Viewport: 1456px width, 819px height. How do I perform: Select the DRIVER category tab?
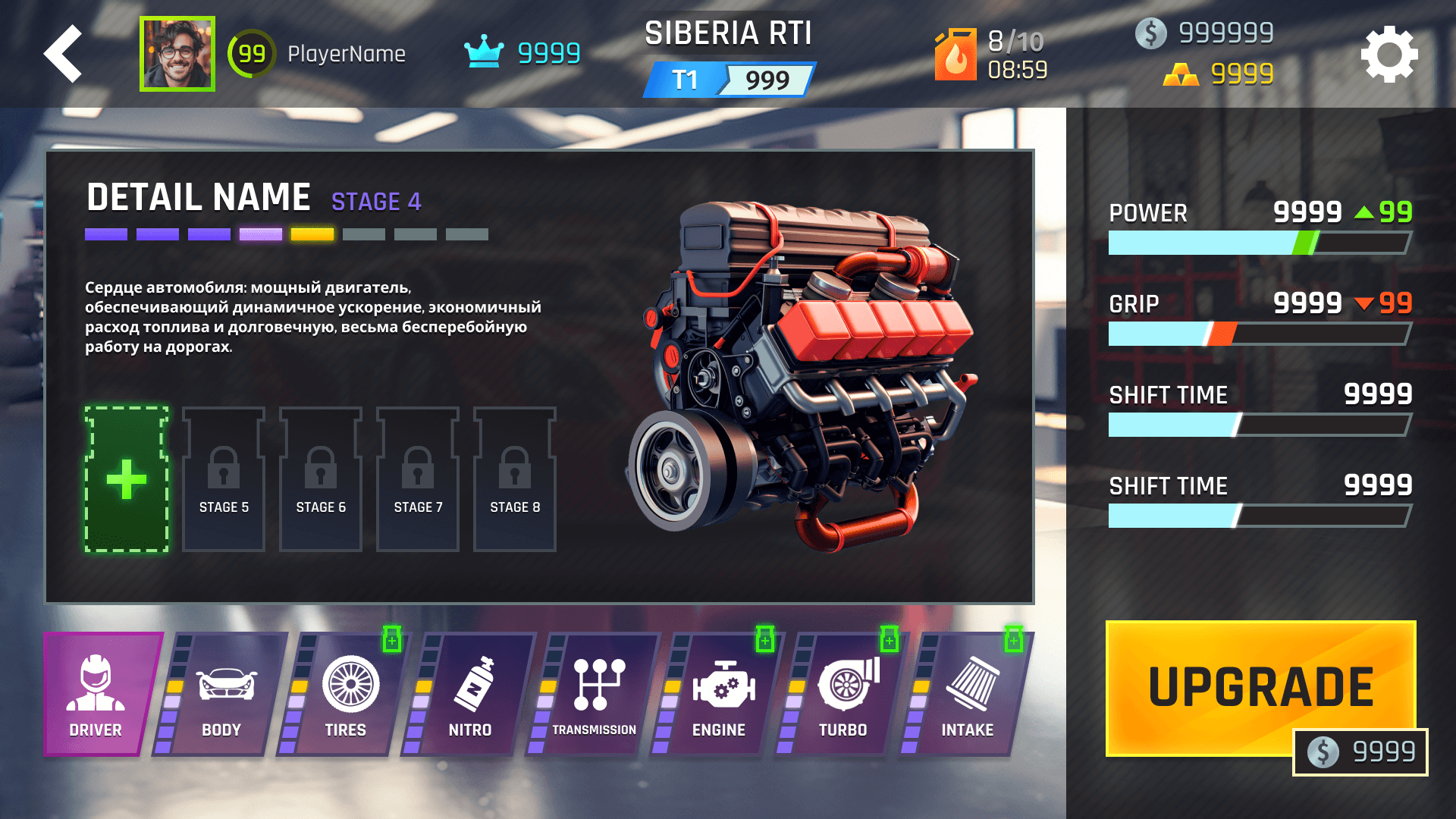97,695
